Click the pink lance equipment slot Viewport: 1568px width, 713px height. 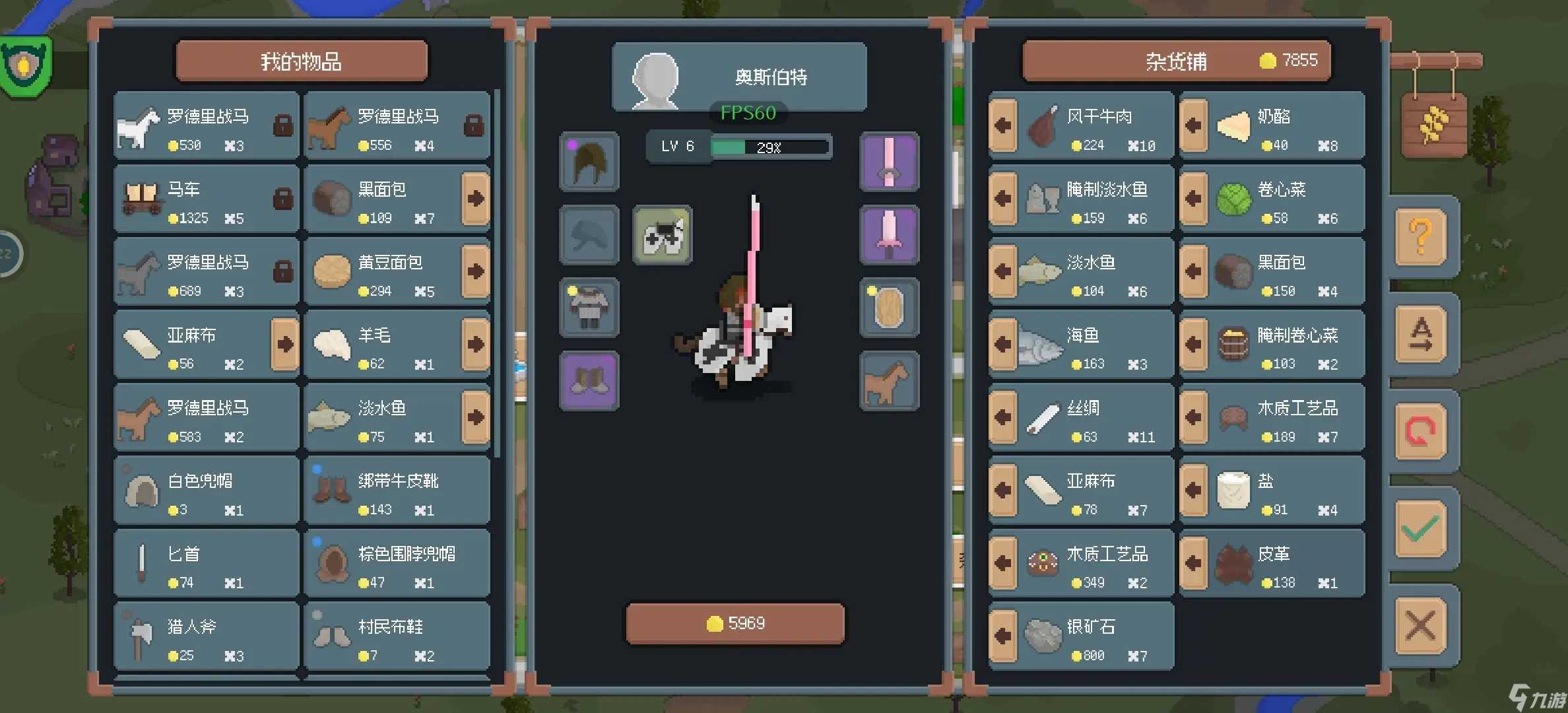coord(888,161)
